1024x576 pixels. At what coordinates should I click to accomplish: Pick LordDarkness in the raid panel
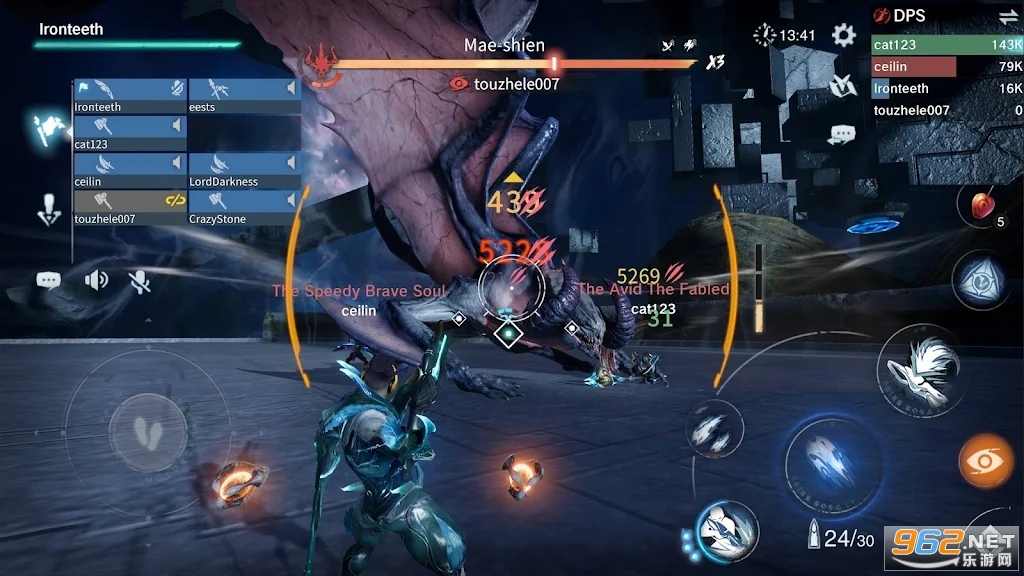(x=245, y=171)
